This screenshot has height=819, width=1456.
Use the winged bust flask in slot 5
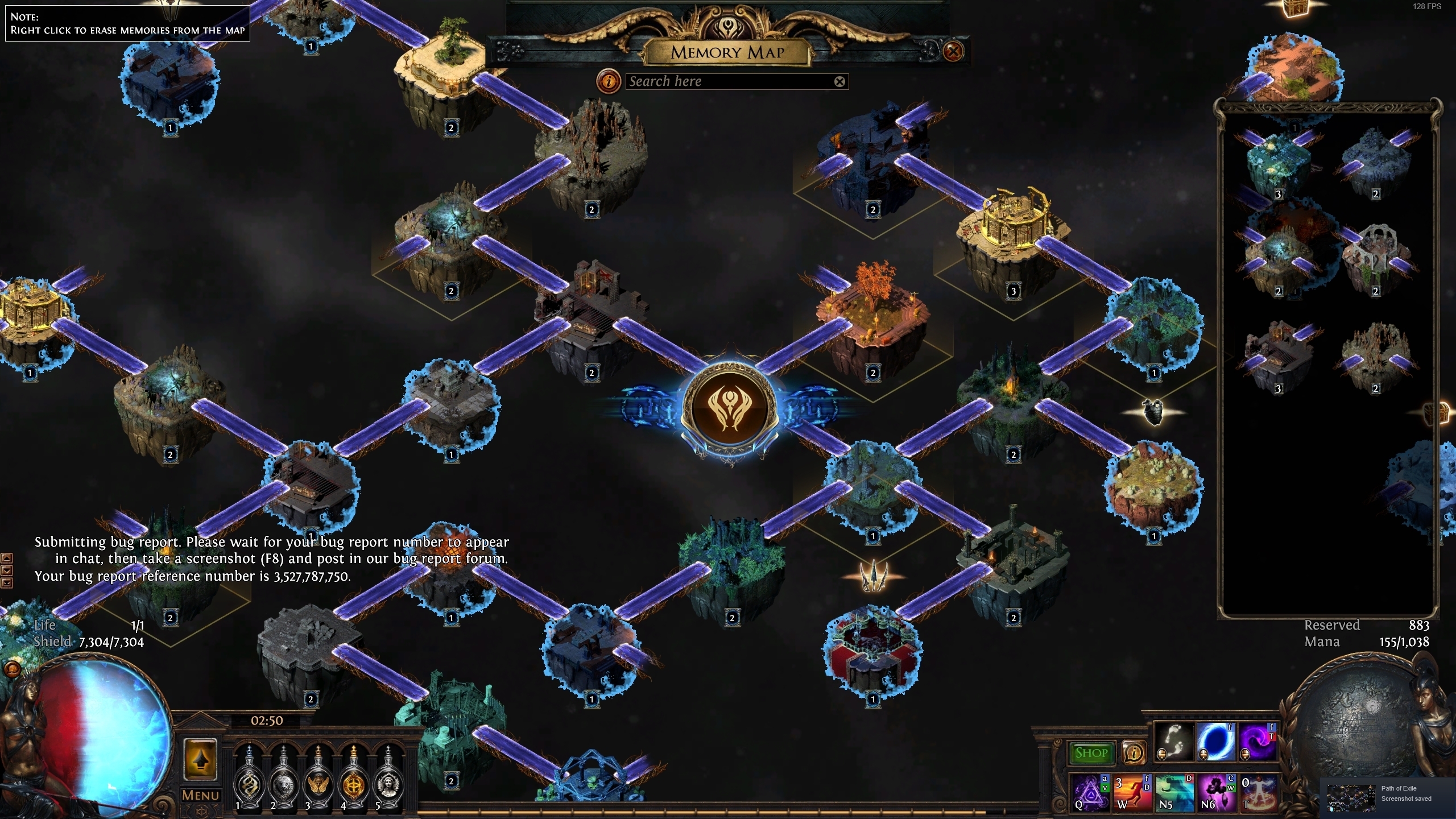388,778
